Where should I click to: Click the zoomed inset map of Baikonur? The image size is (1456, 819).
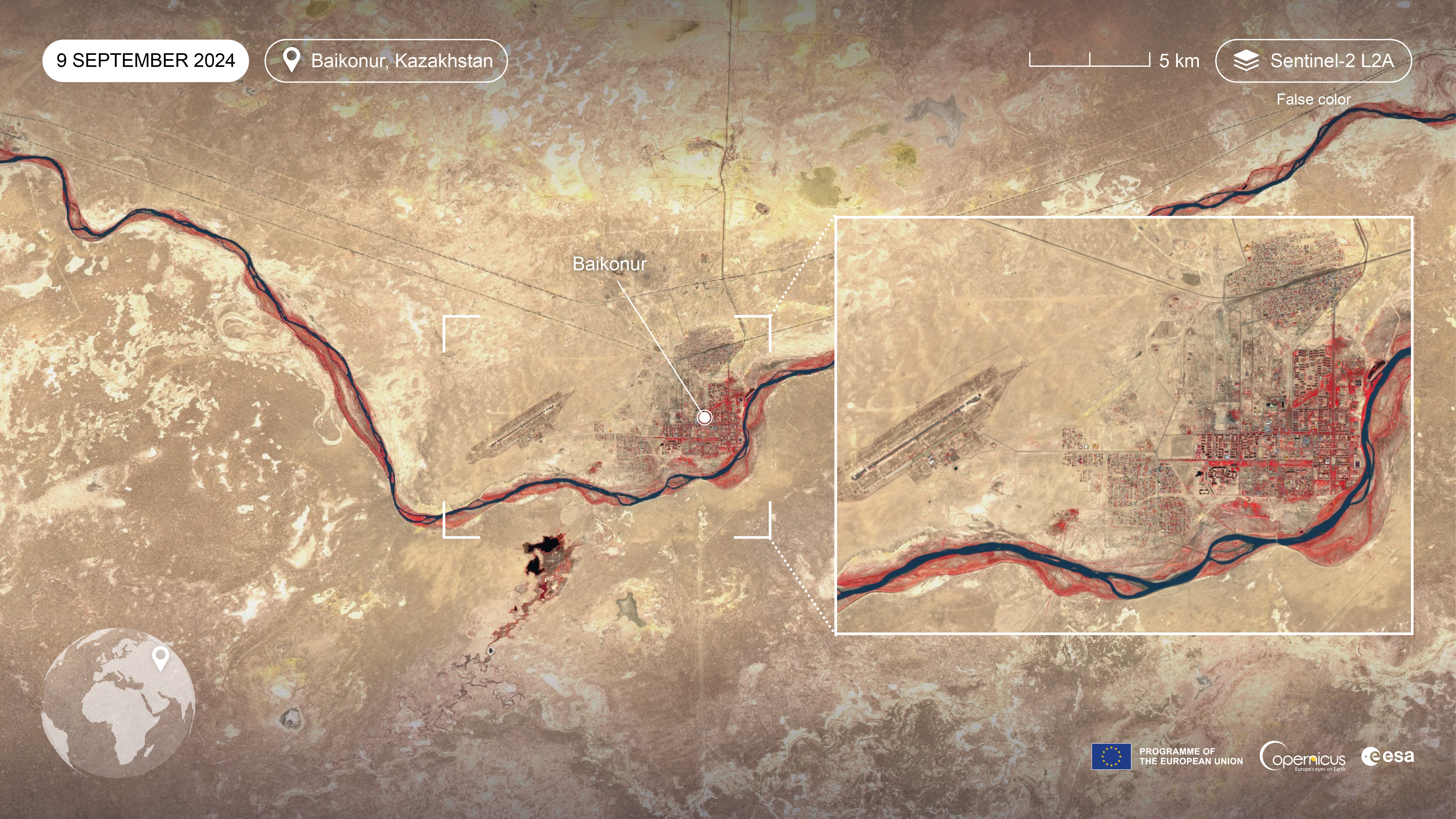tap(1124, 425)
